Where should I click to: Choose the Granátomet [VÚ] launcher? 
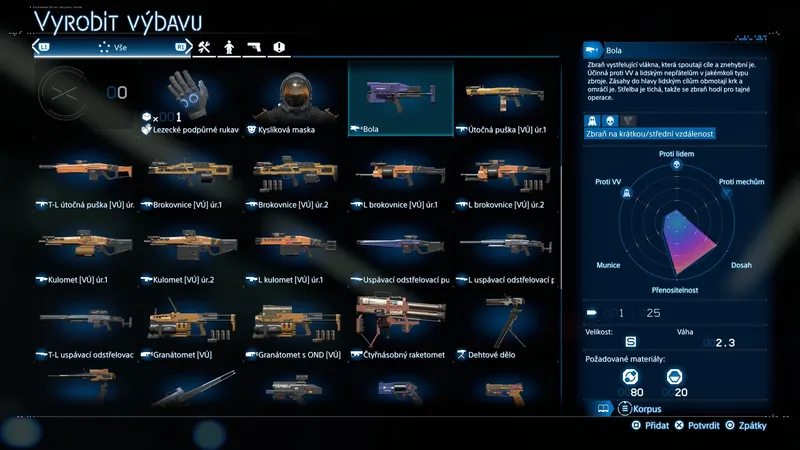(191, 323)
